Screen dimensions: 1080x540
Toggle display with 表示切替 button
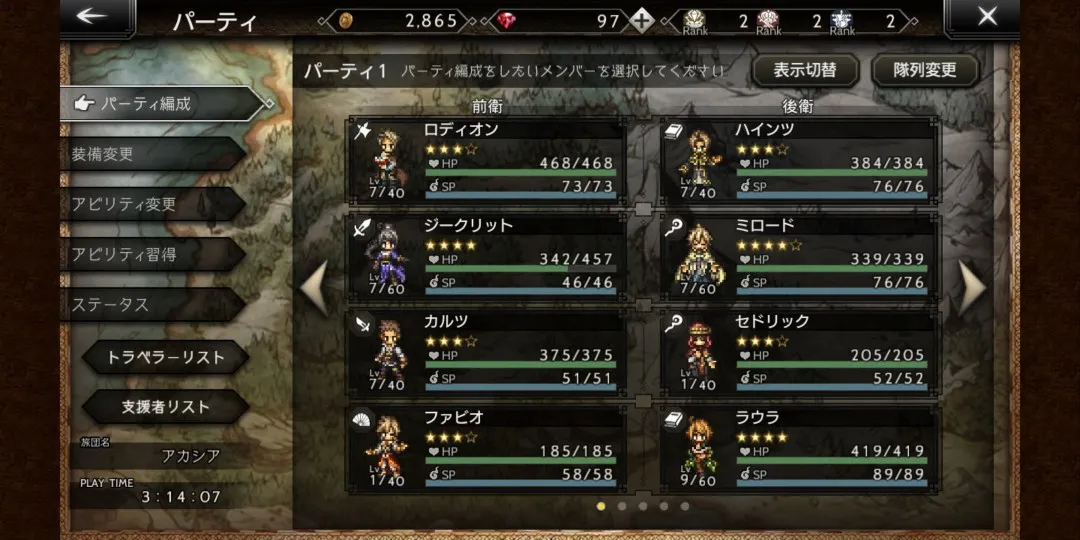[x=805, y=71]
